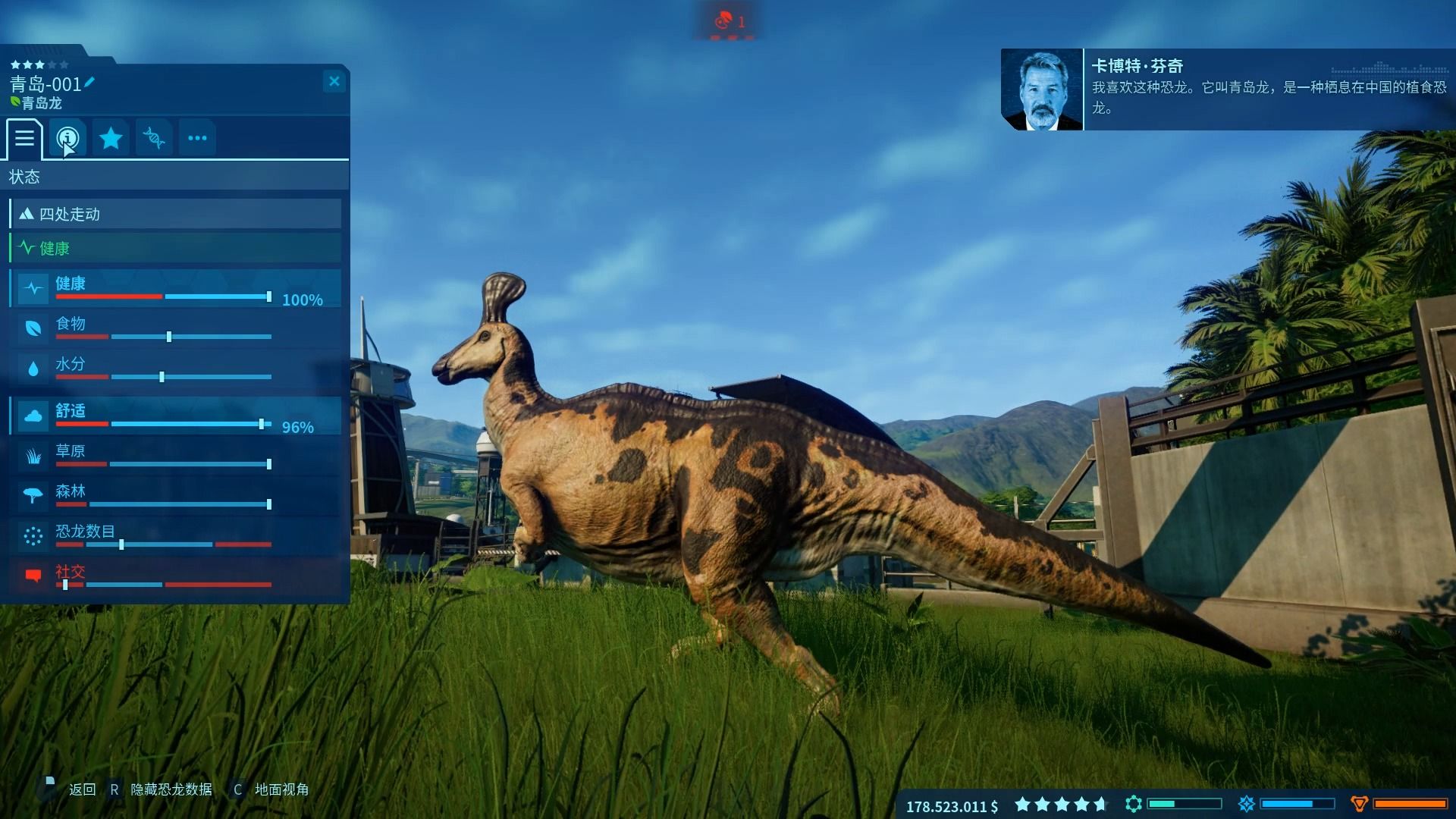Switch to the status list tab

coord(24,138)
